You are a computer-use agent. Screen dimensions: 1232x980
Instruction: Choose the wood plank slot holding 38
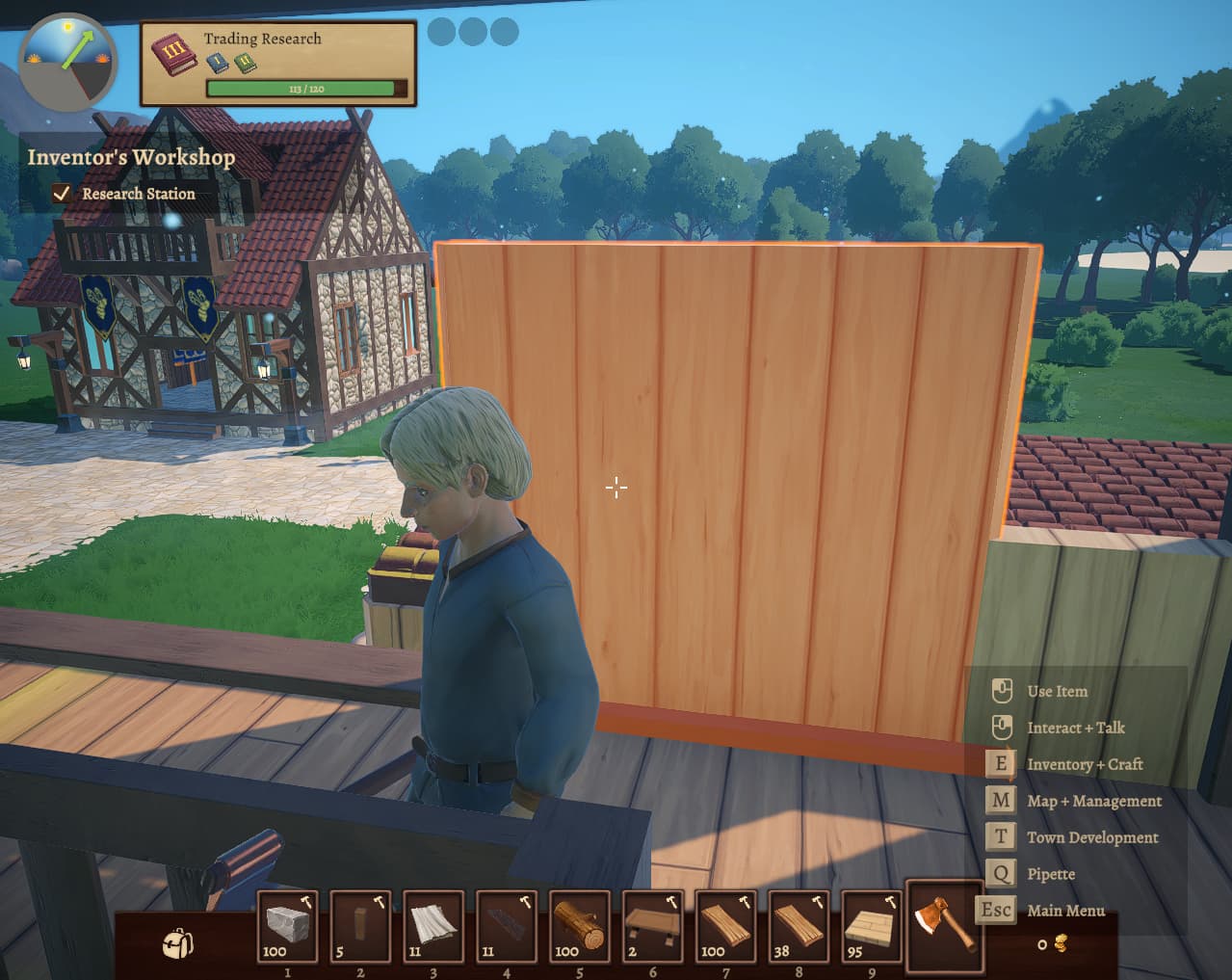coord(799,926)
